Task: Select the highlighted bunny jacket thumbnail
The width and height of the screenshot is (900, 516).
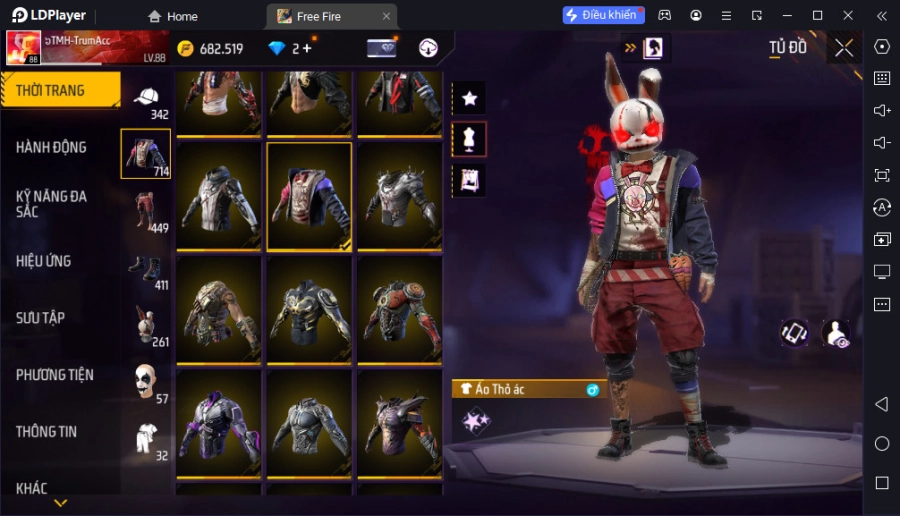Action: [309, 195]
